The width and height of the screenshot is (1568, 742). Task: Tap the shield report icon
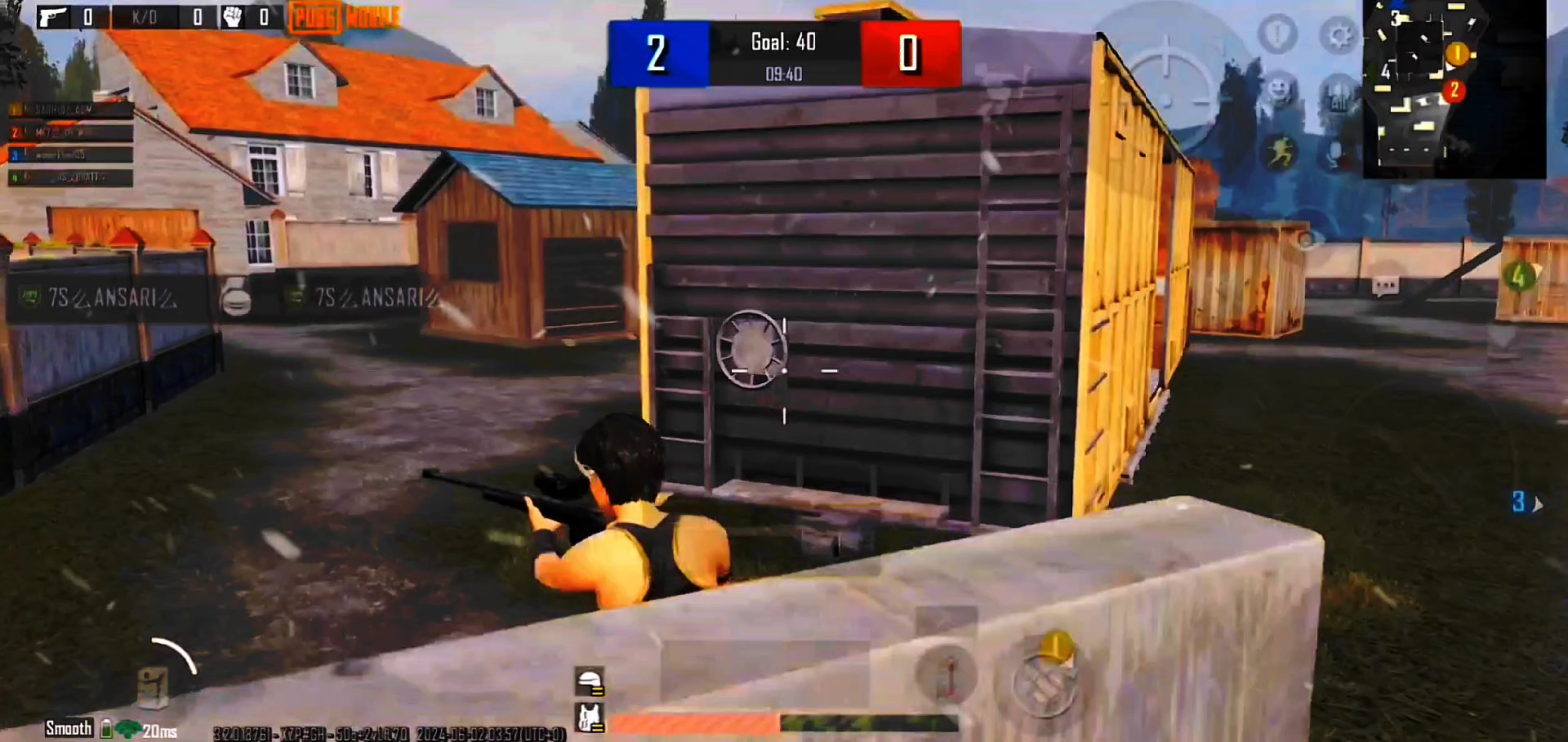click(x=1277, y=34)
